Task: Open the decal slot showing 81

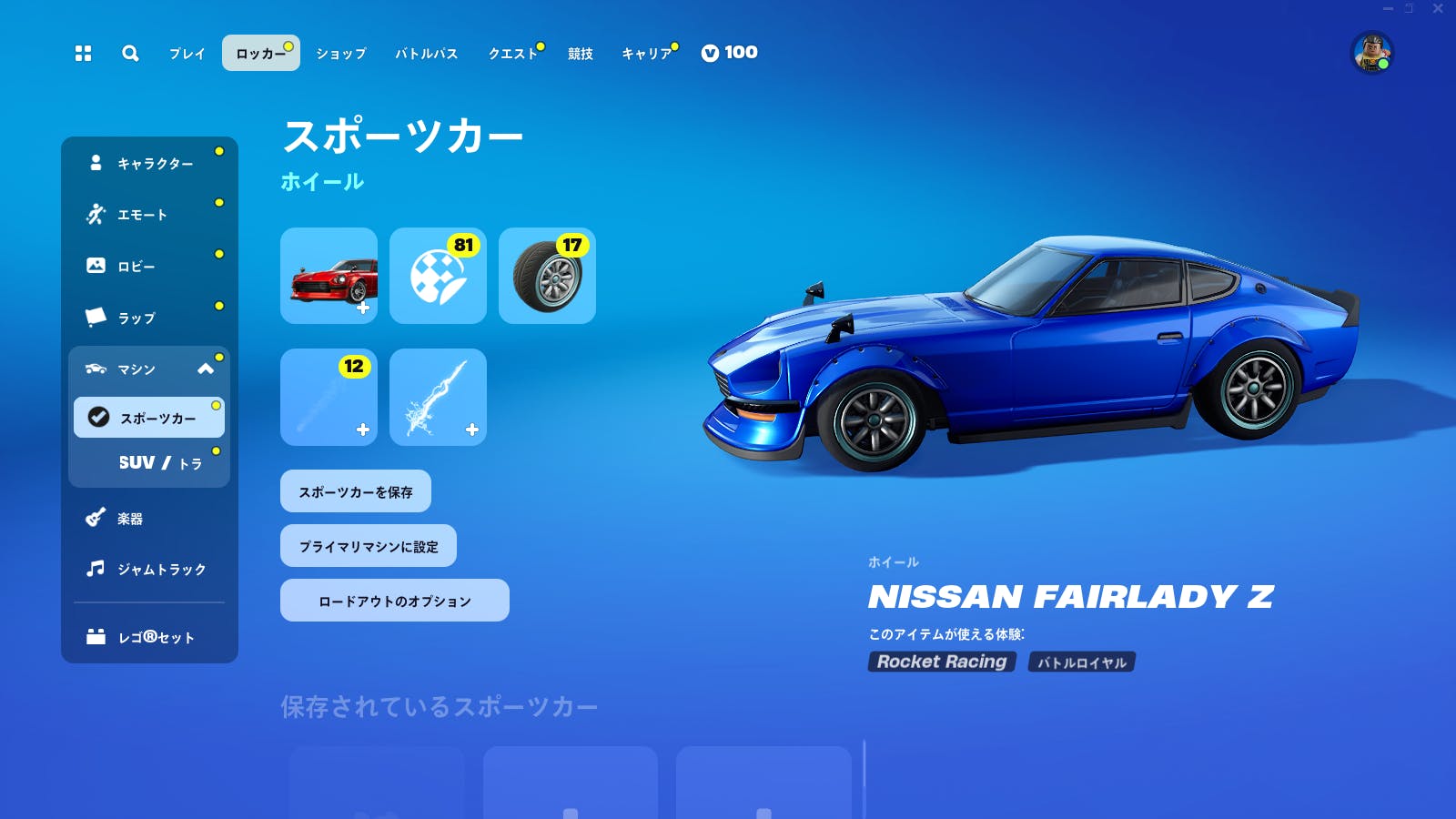Action: click(438, 276)
